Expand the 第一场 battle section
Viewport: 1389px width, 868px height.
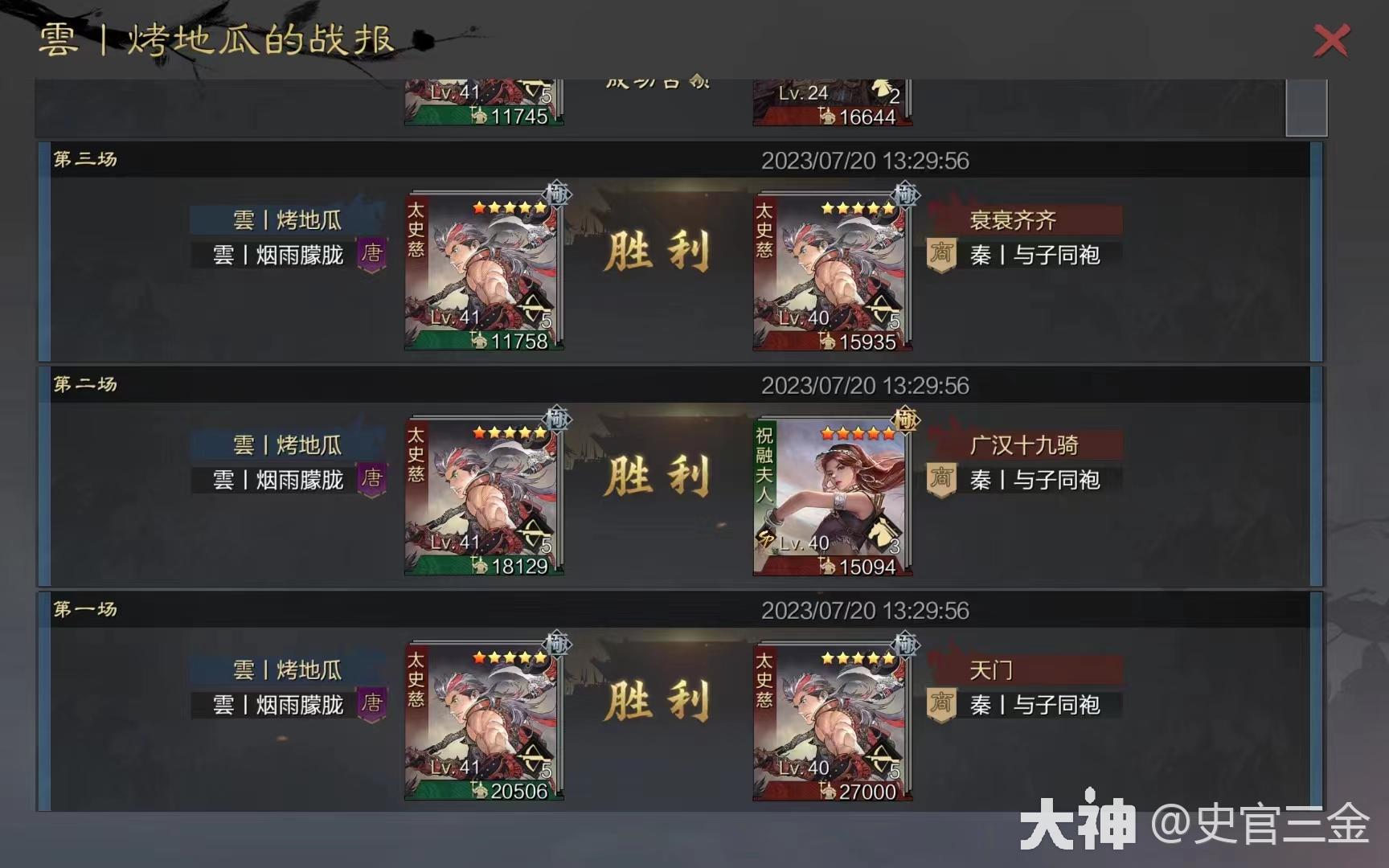83,611
